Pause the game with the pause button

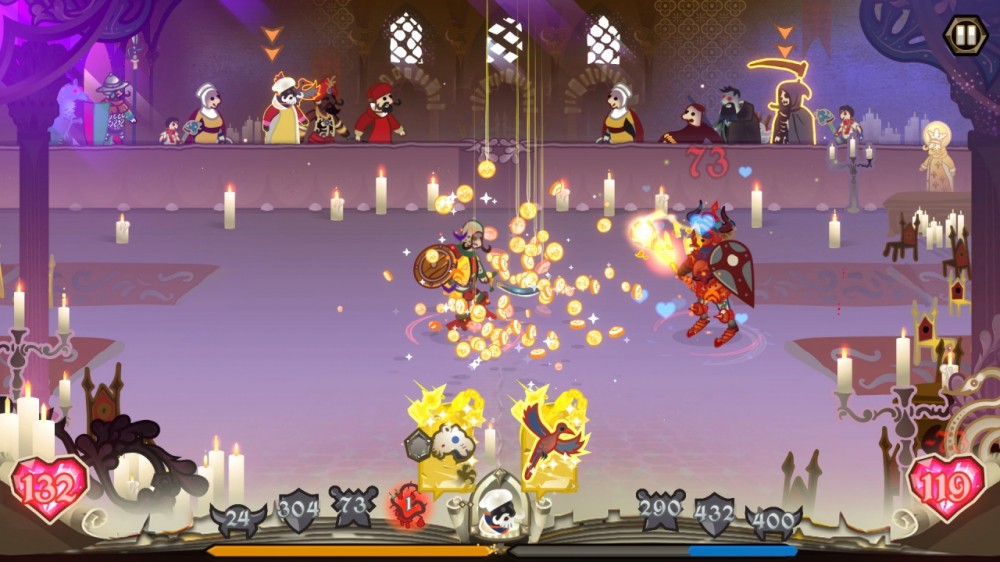965,35
